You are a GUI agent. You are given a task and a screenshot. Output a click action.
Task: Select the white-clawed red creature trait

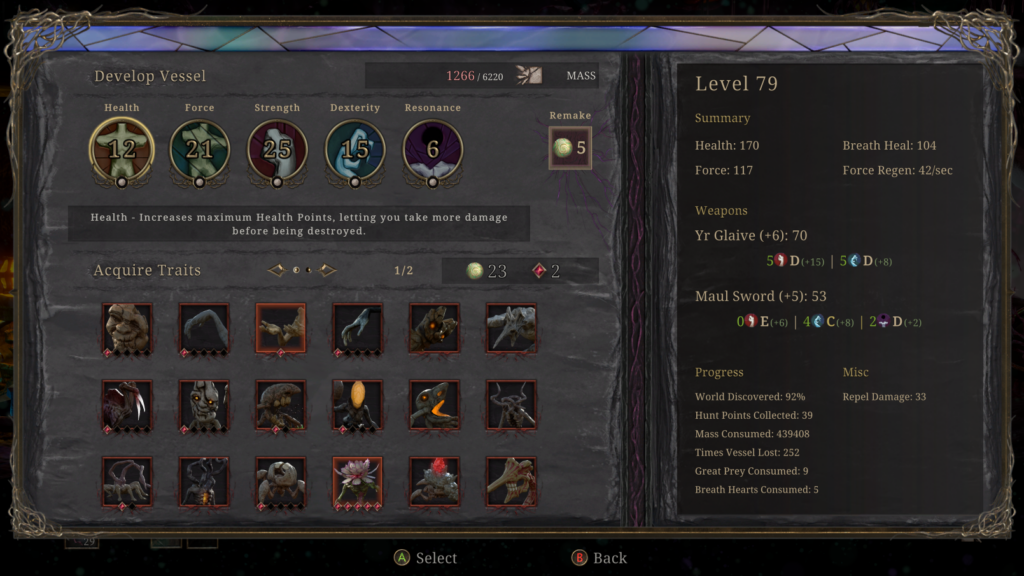127,405
